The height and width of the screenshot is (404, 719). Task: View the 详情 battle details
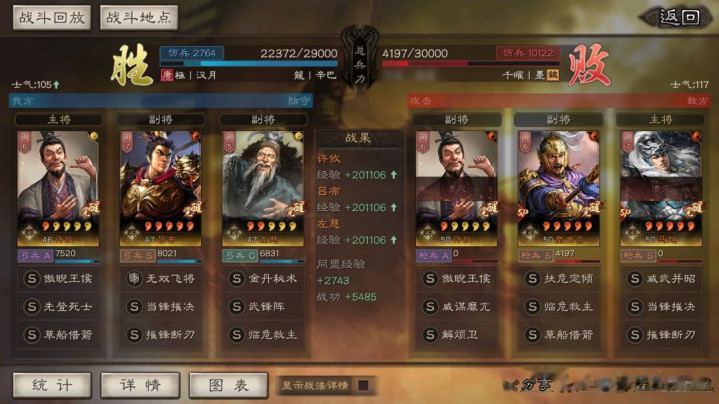point(139,385)
